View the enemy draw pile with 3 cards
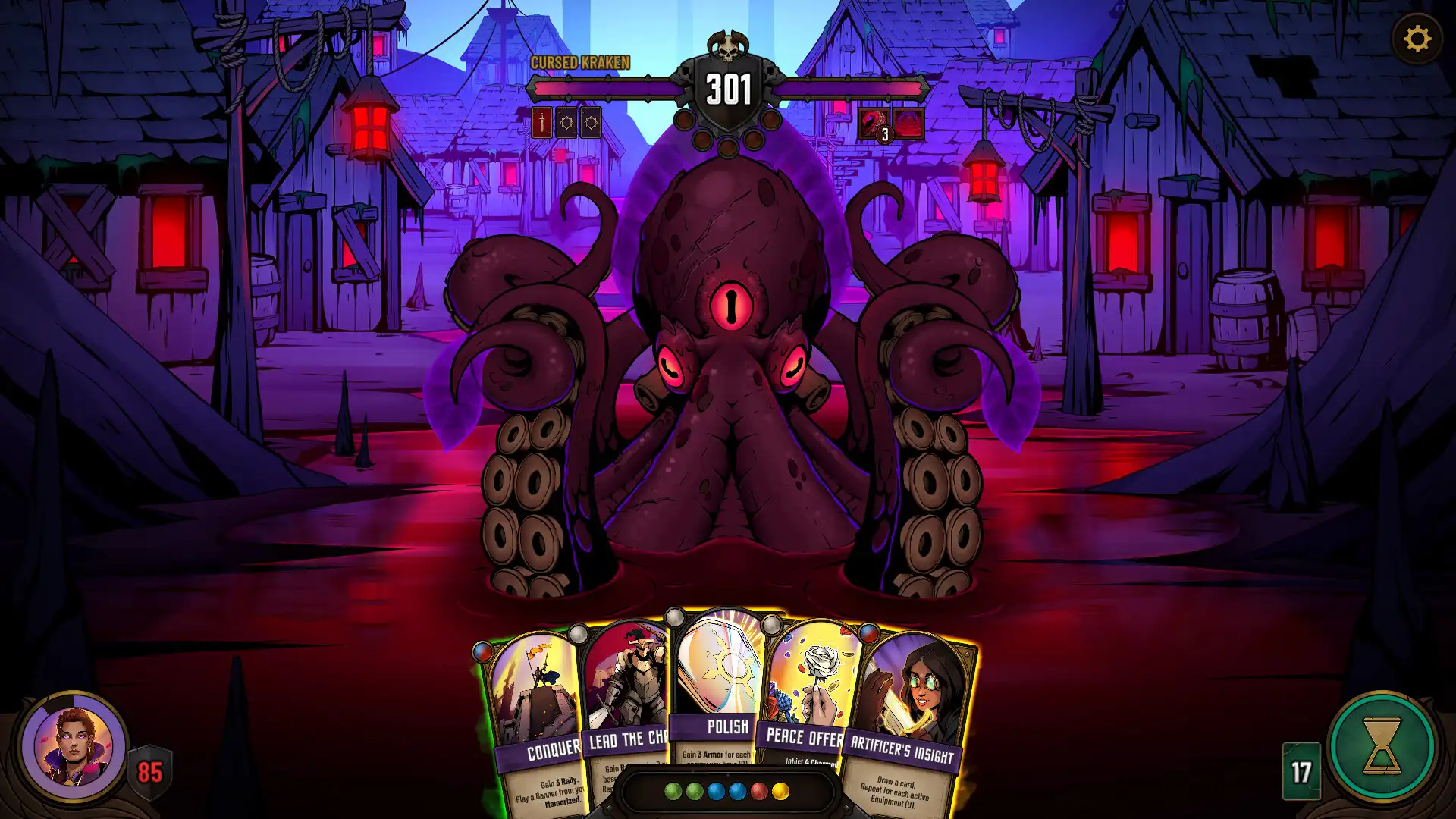 pyautogui.click(x=874, y=121)
